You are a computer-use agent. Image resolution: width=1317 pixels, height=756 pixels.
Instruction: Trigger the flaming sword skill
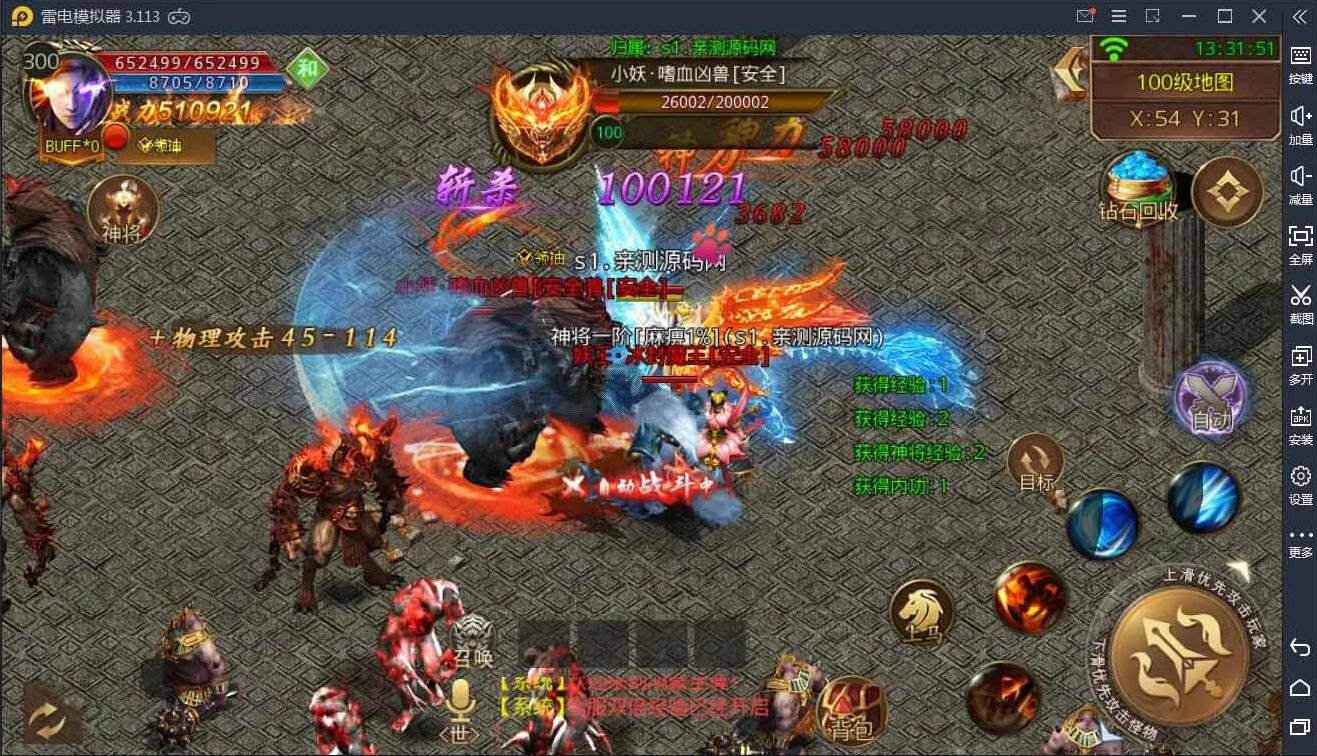[x=1002, y=697]
